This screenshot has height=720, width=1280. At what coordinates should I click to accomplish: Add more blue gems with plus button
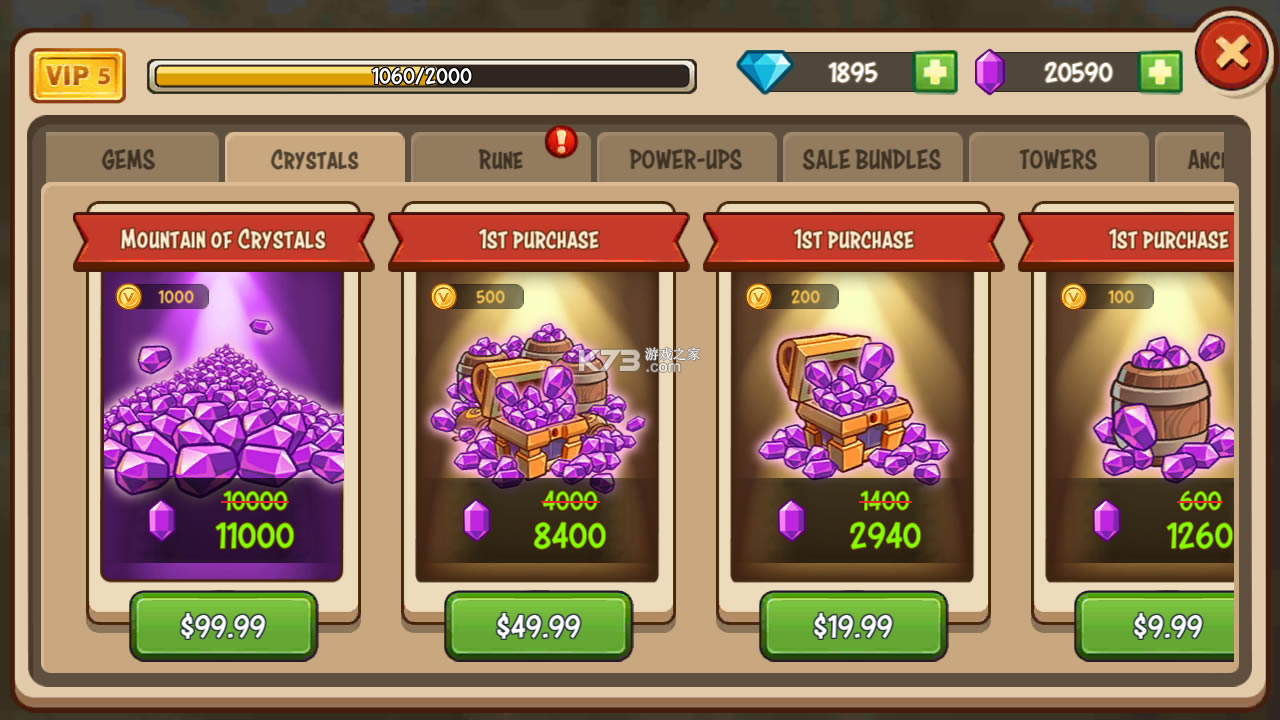(935, 73)
